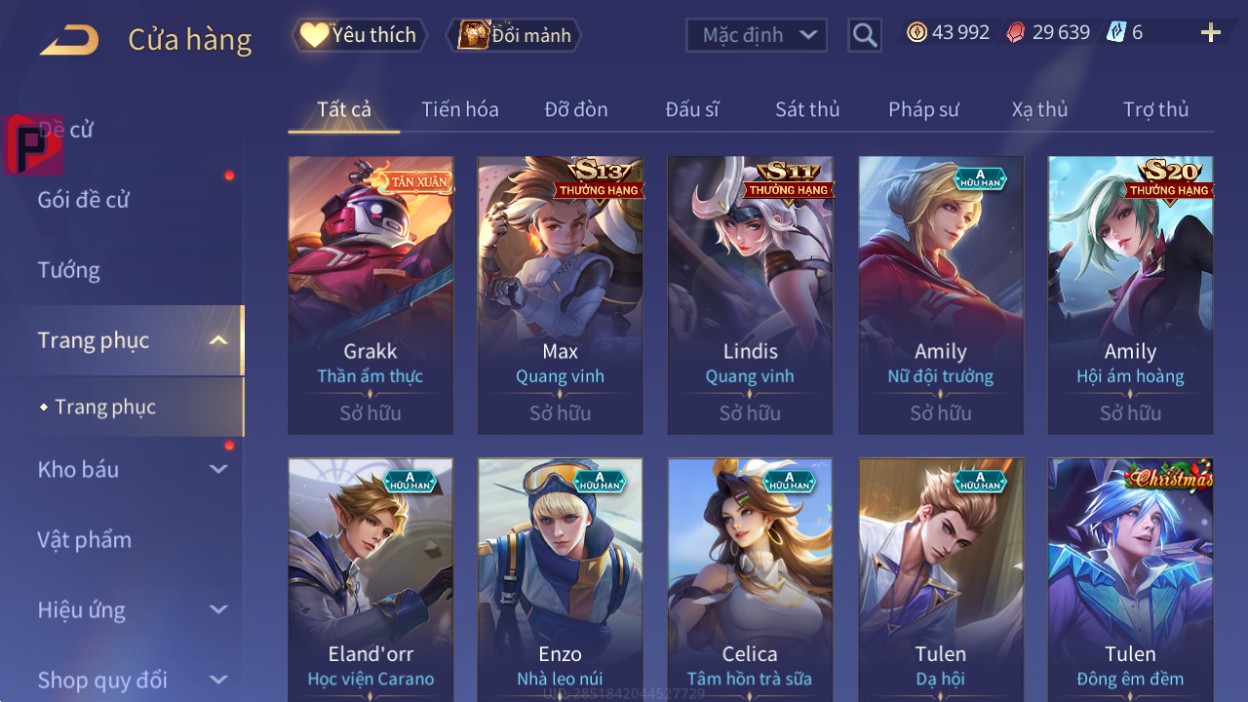Viewport: 1248px width, 702px height.
Task: Switch to the Đỡ đòn tab
Action: (576, 109)
